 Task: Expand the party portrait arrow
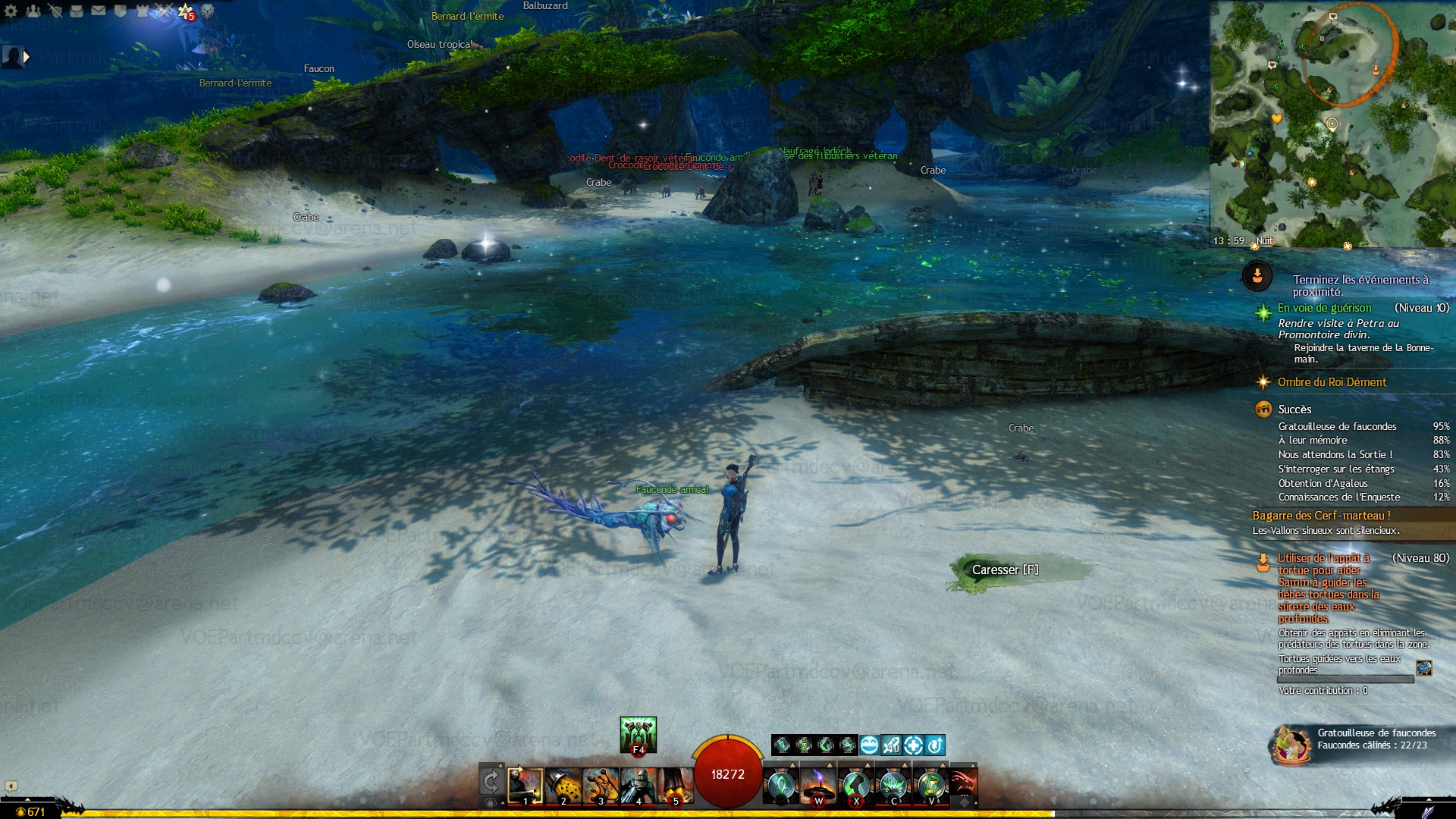pyautogui.click(x=27, y=56)
